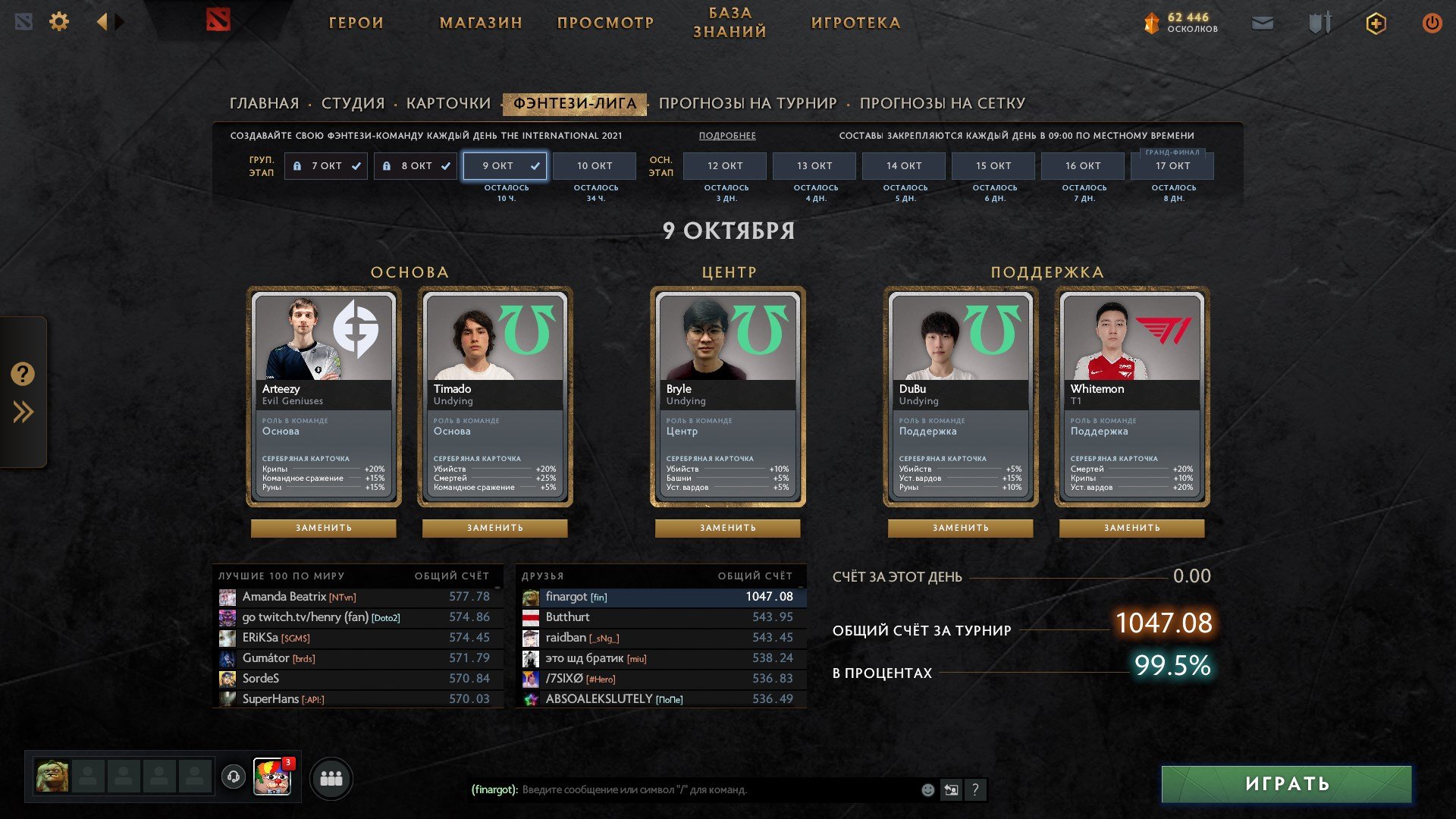Image resolution: width=1456 pixels, height=819 pixels.
Task: Open the mail inbox icon in top bar
Action: click(x=1262, y=22)
